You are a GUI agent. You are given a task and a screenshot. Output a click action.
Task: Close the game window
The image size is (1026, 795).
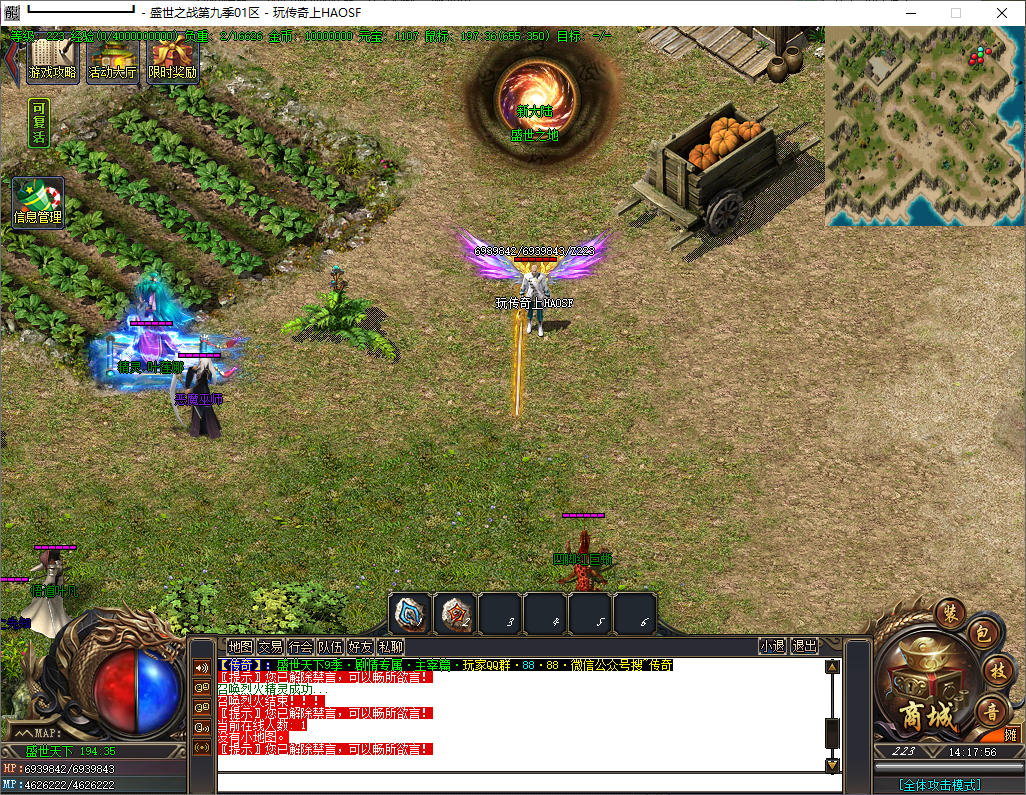(1002, 13)
